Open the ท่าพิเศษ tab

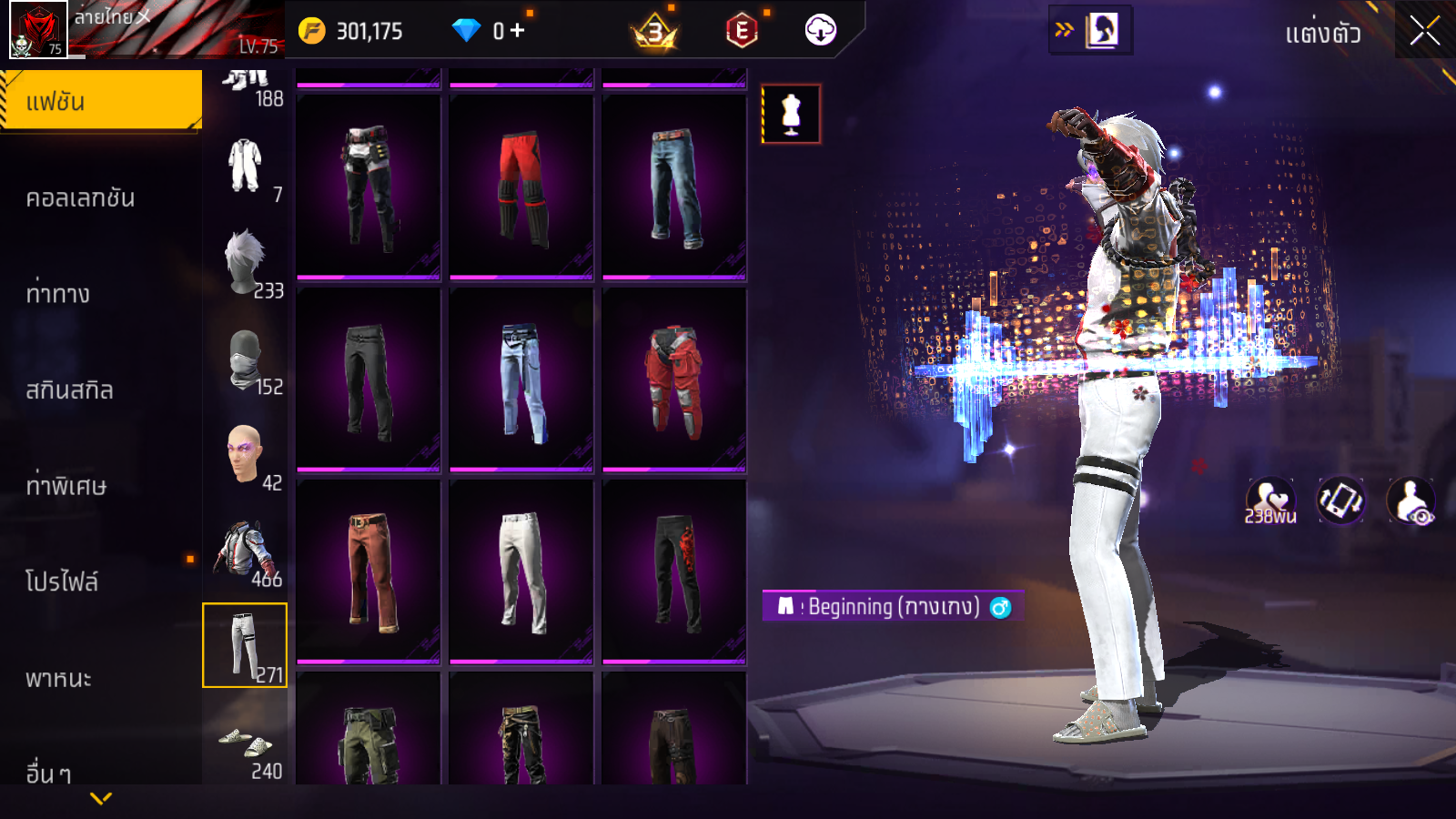66,486
